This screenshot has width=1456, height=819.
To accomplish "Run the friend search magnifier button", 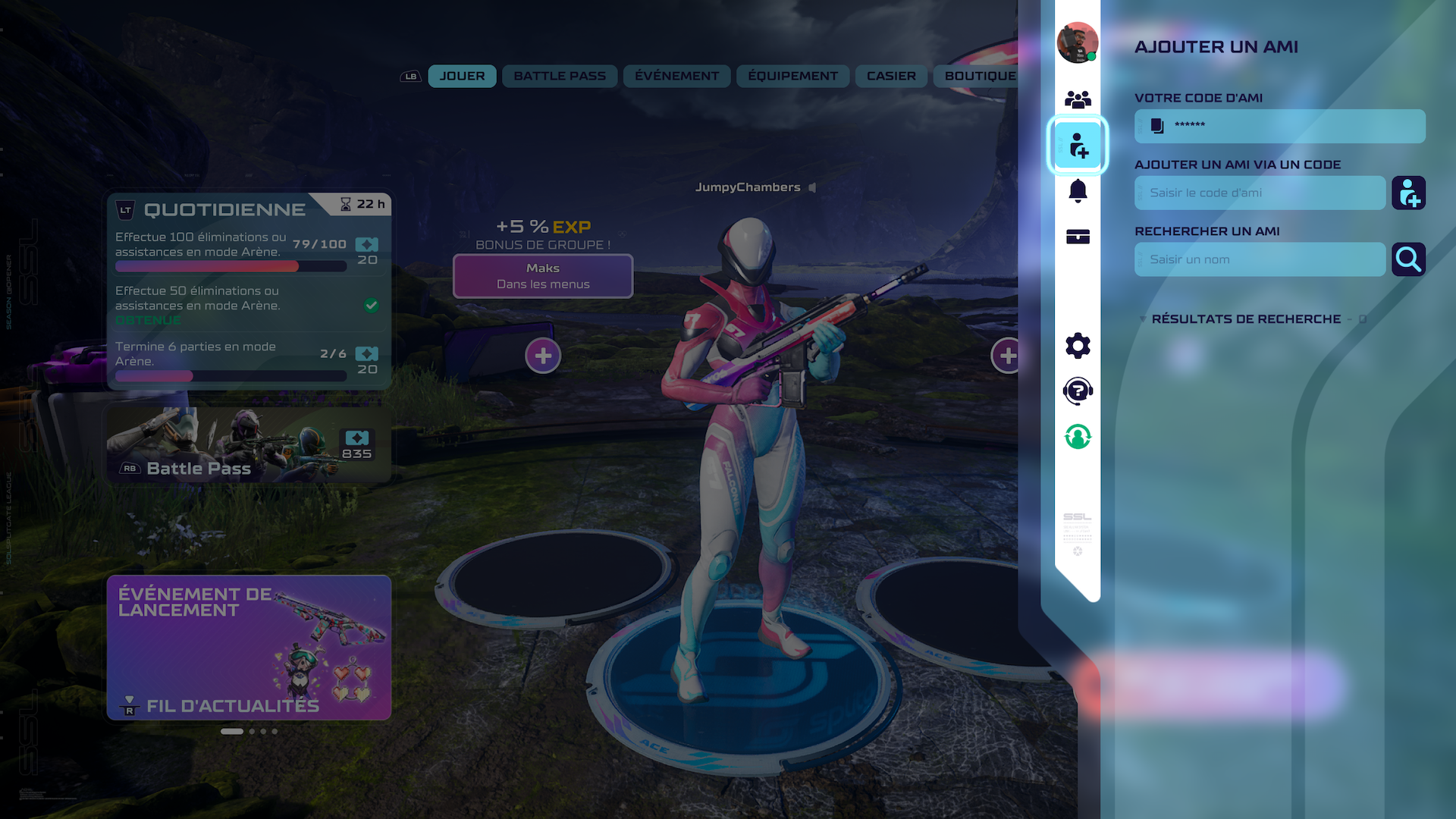I will (1408, 259).
